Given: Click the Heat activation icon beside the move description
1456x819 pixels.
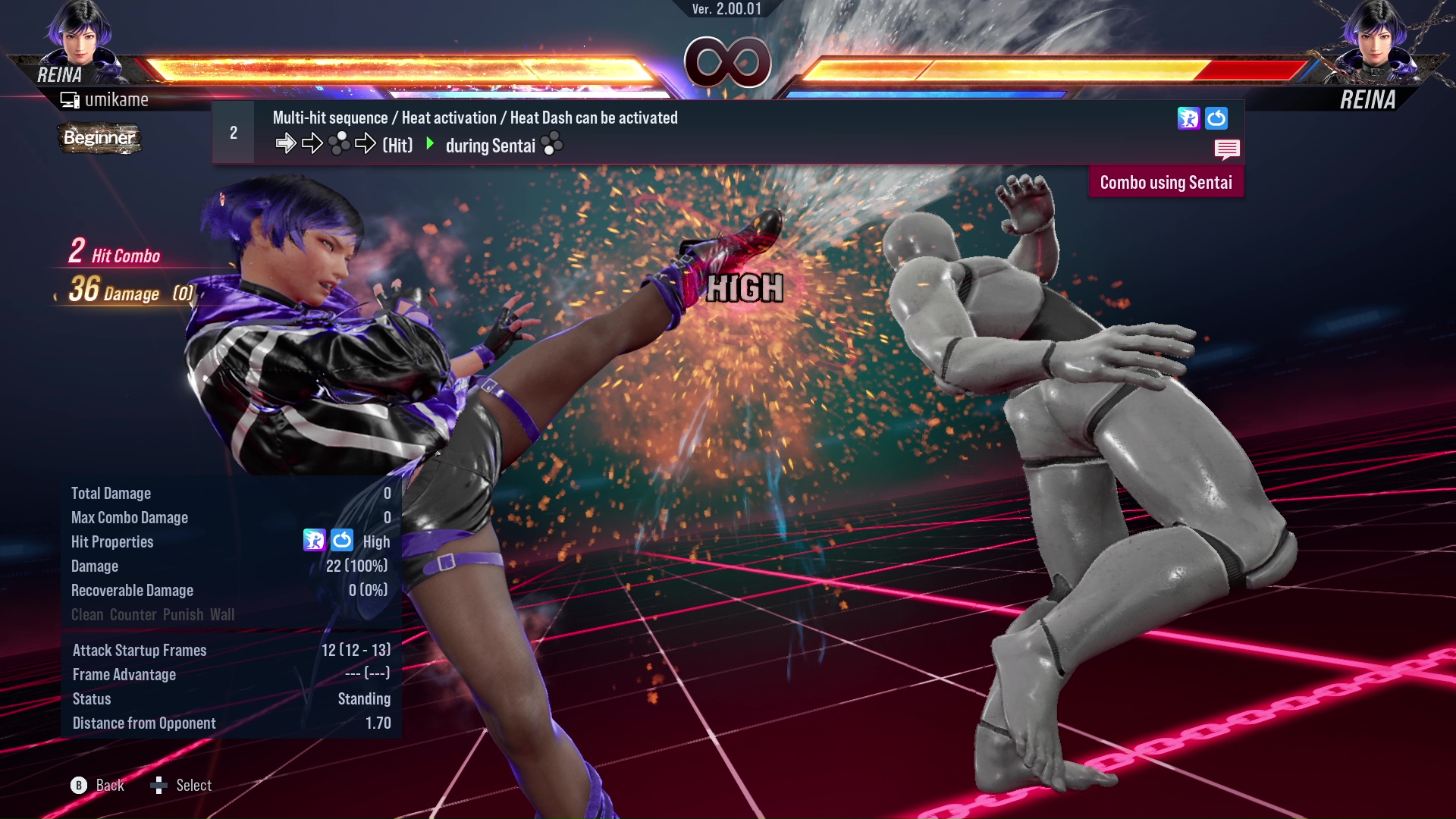Looking at the screenshot, I should [x=1189, y=119].
